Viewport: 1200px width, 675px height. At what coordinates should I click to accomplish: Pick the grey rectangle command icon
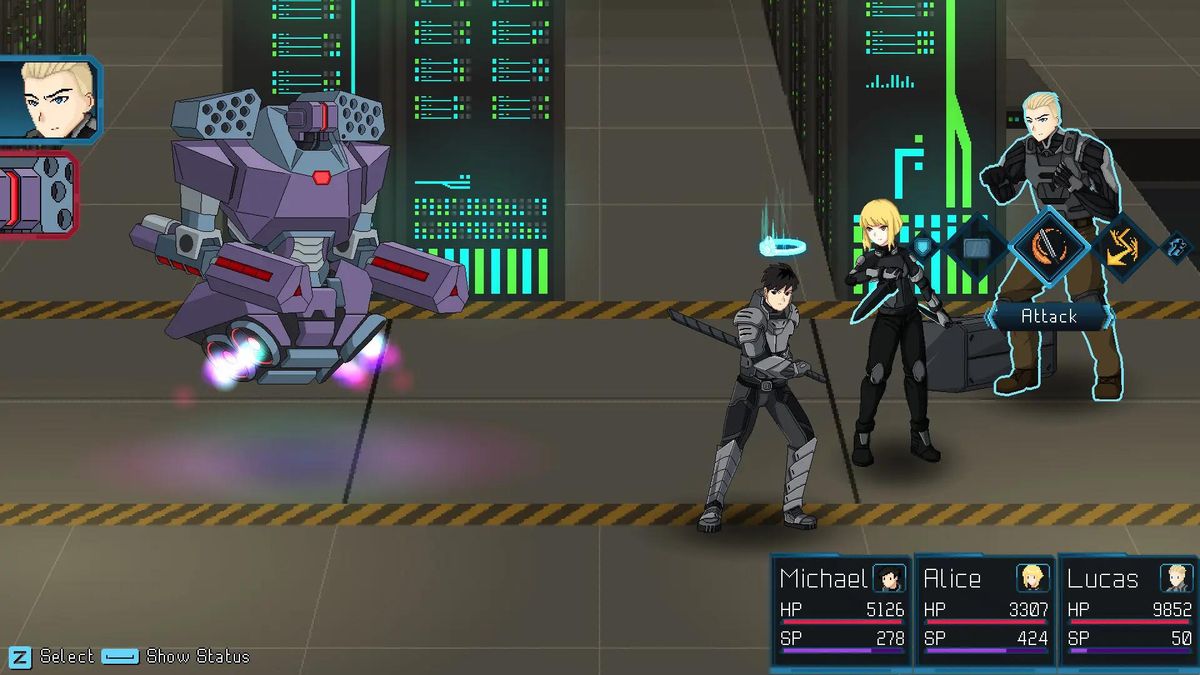point(977,246)
